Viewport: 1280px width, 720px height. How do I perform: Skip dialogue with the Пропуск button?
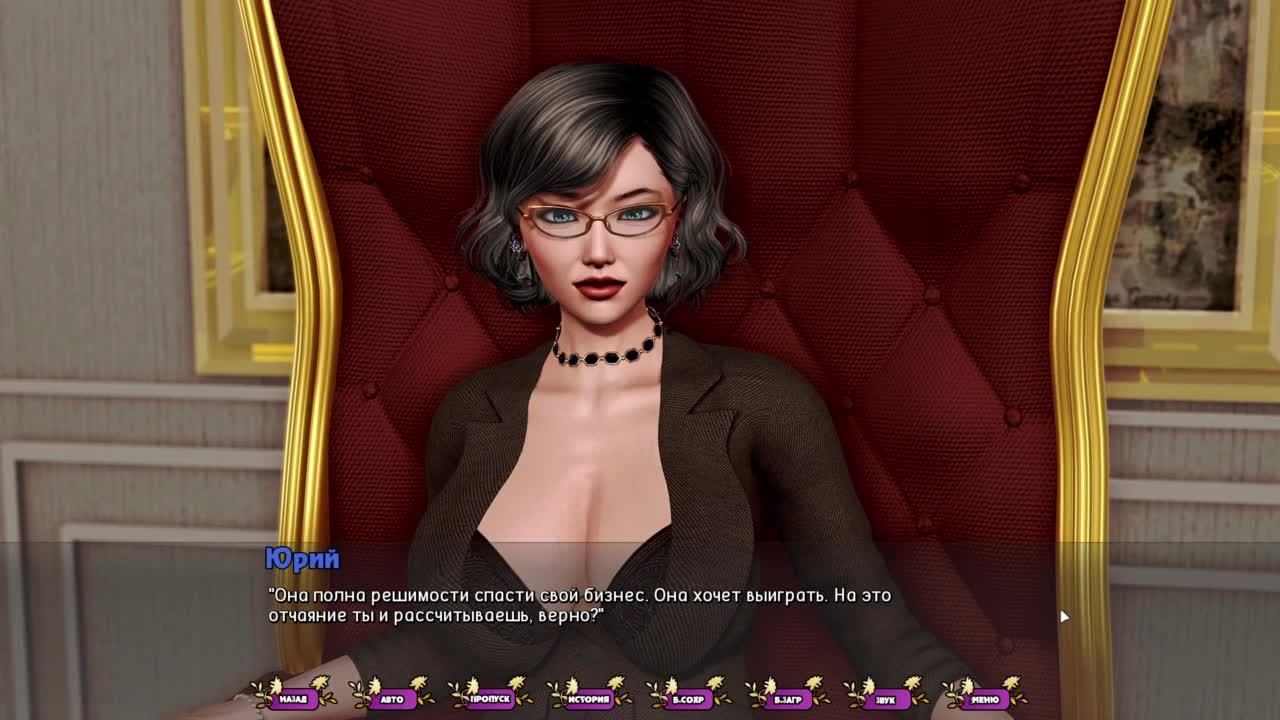pyautogui.click(x=490, y=699)
